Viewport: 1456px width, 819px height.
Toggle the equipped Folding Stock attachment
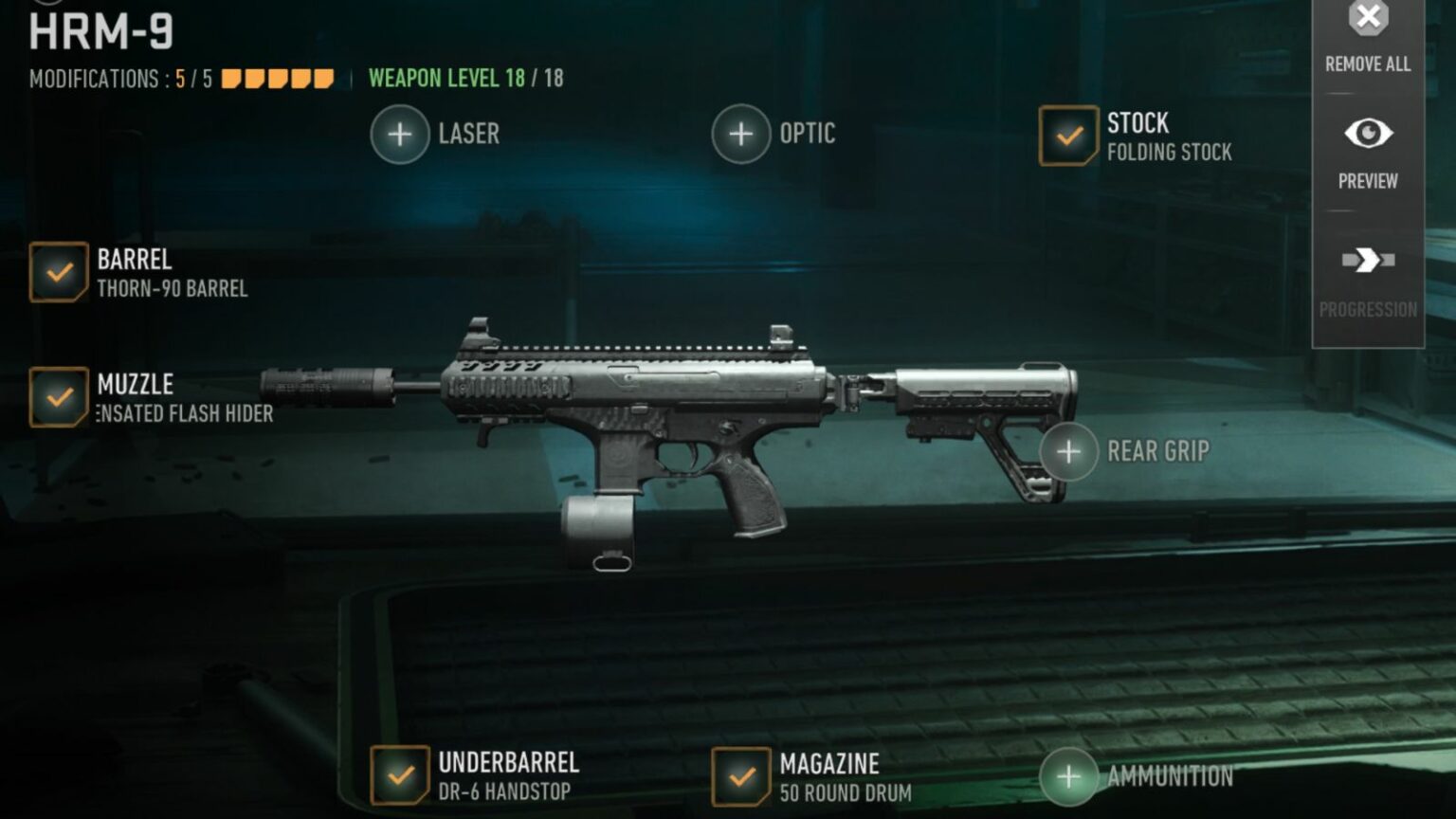tap(1067, 134)
